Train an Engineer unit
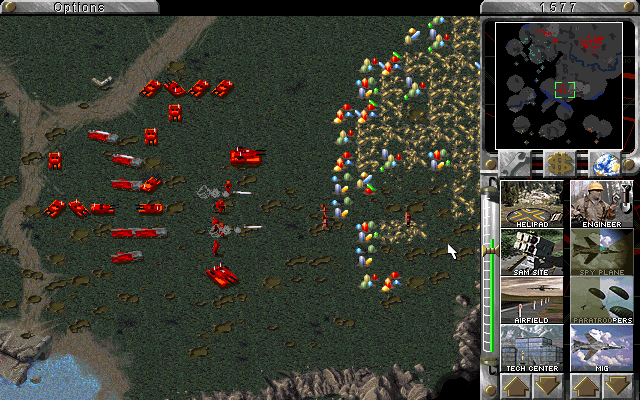The image size is (640, 400). tap(602, 204)
